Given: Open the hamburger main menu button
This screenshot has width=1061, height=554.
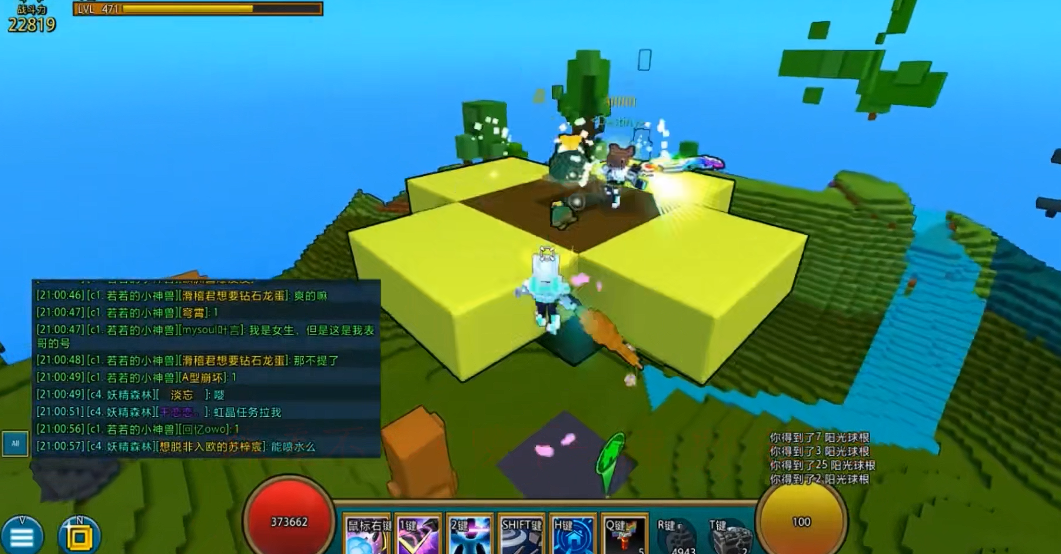Looking at the screenshot, I should (x=22, y=535).
